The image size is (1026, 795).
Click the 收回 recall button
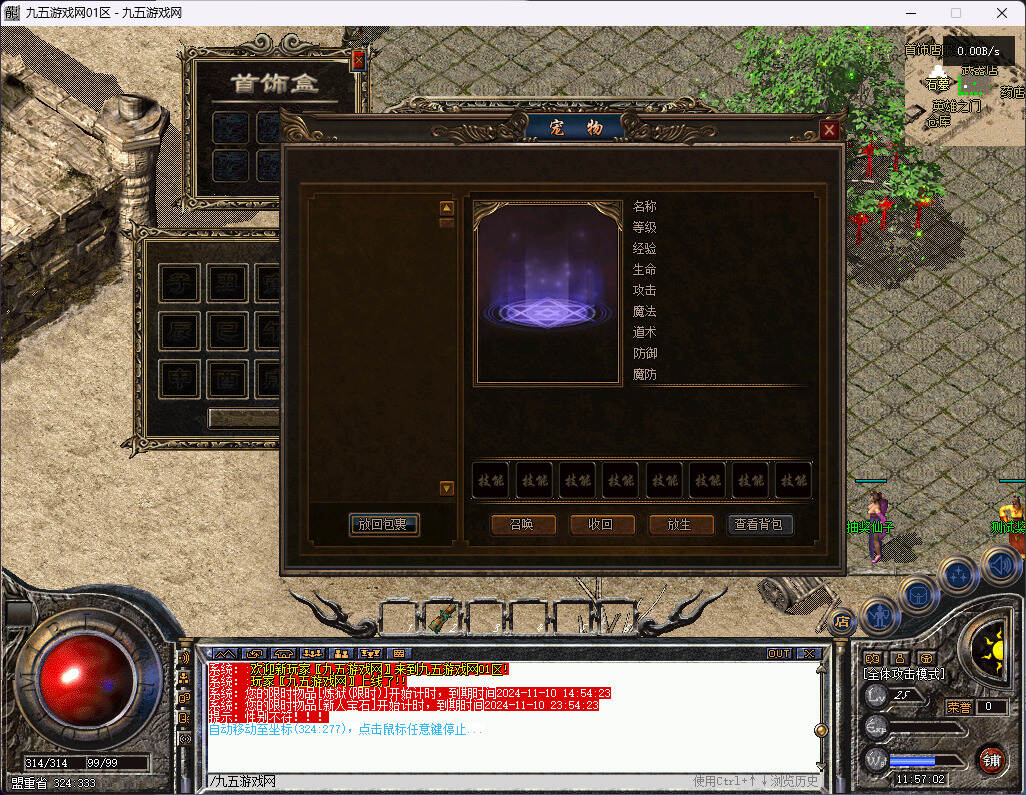point(602,524)
